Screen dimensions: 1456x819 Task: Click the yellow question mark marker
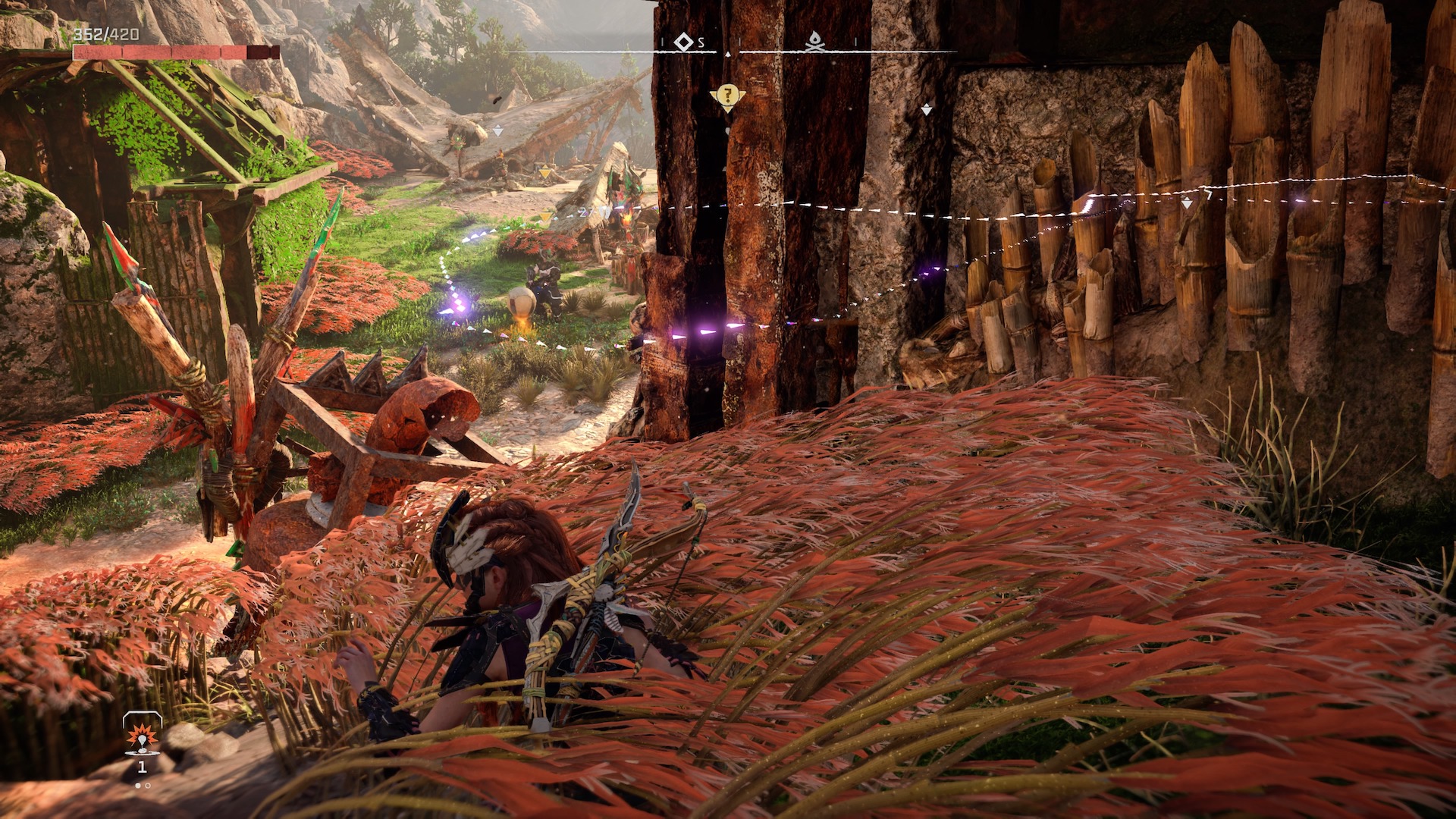(x=727, y=96)
